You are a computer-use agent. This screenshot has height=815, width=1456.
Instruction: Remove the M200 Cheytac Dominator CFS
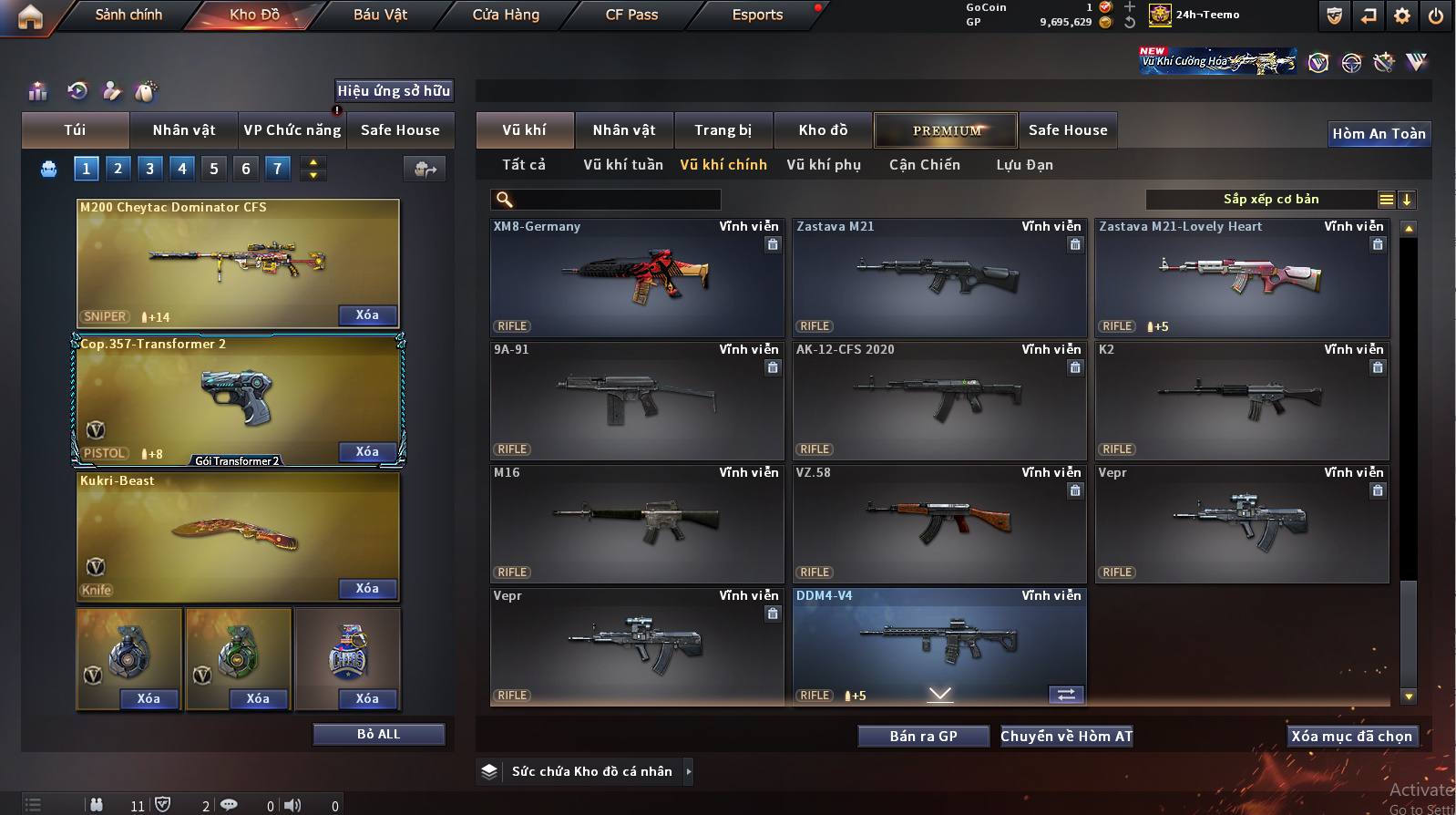click(367, 315)
